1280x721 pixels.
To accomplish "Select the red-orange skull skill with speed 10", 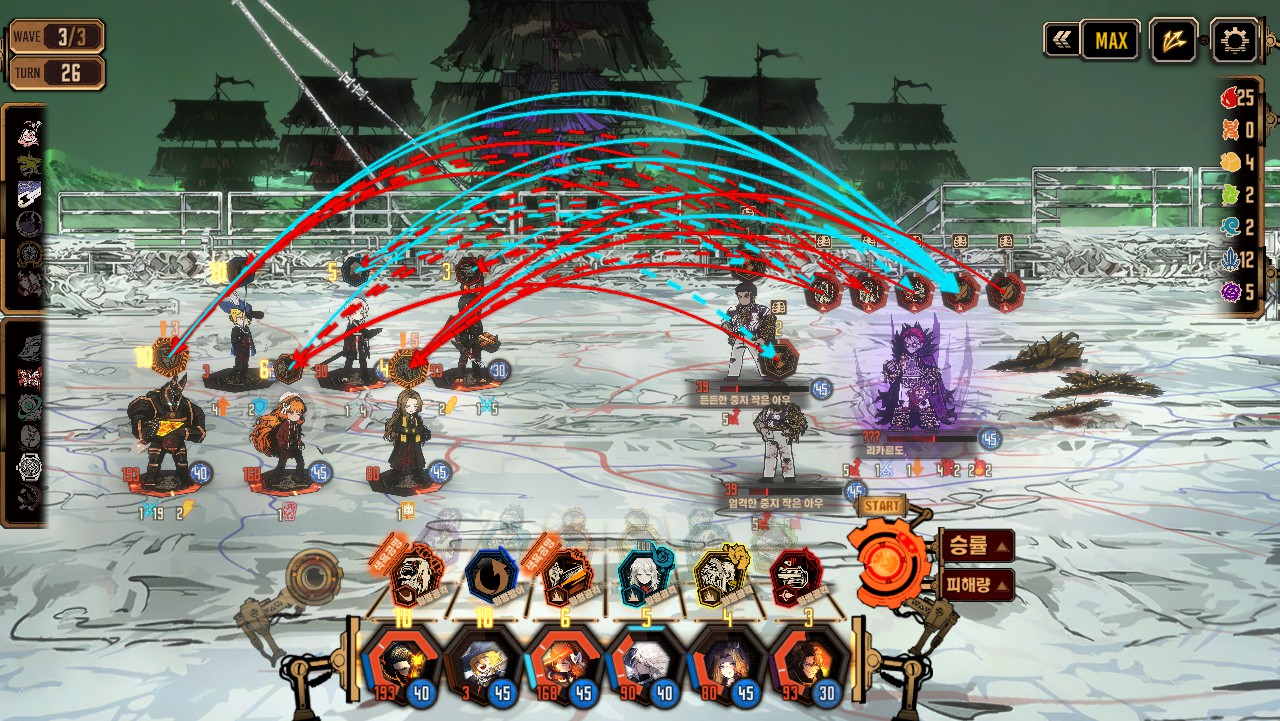I will tap(412, 578).
